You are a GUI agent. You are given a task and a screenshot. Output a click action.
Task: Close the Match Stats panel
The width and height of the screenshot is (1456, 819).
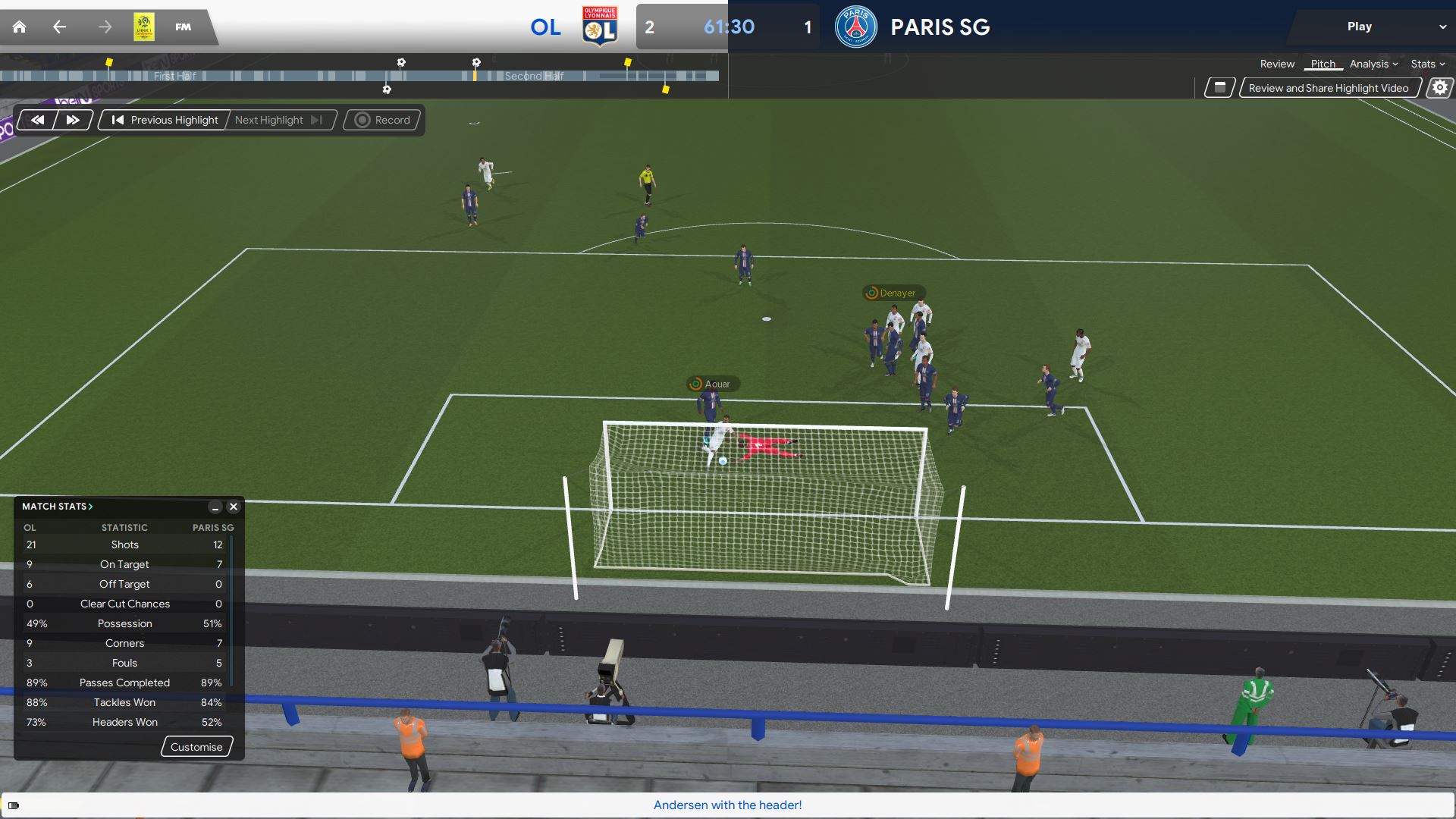[x=234, y=507]
